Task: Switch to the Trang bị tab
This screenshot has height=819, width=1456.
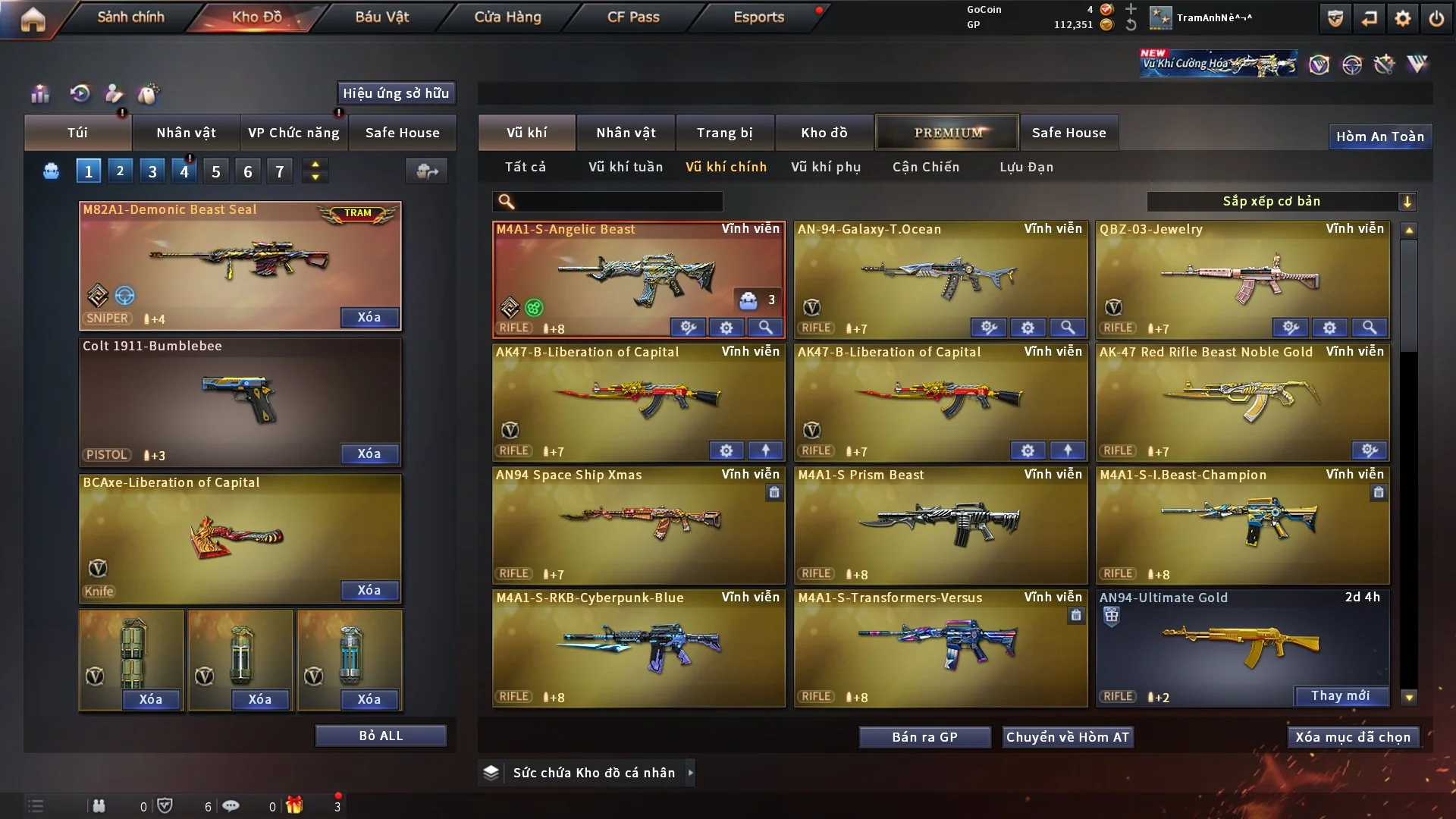Action: coord(724,133)
